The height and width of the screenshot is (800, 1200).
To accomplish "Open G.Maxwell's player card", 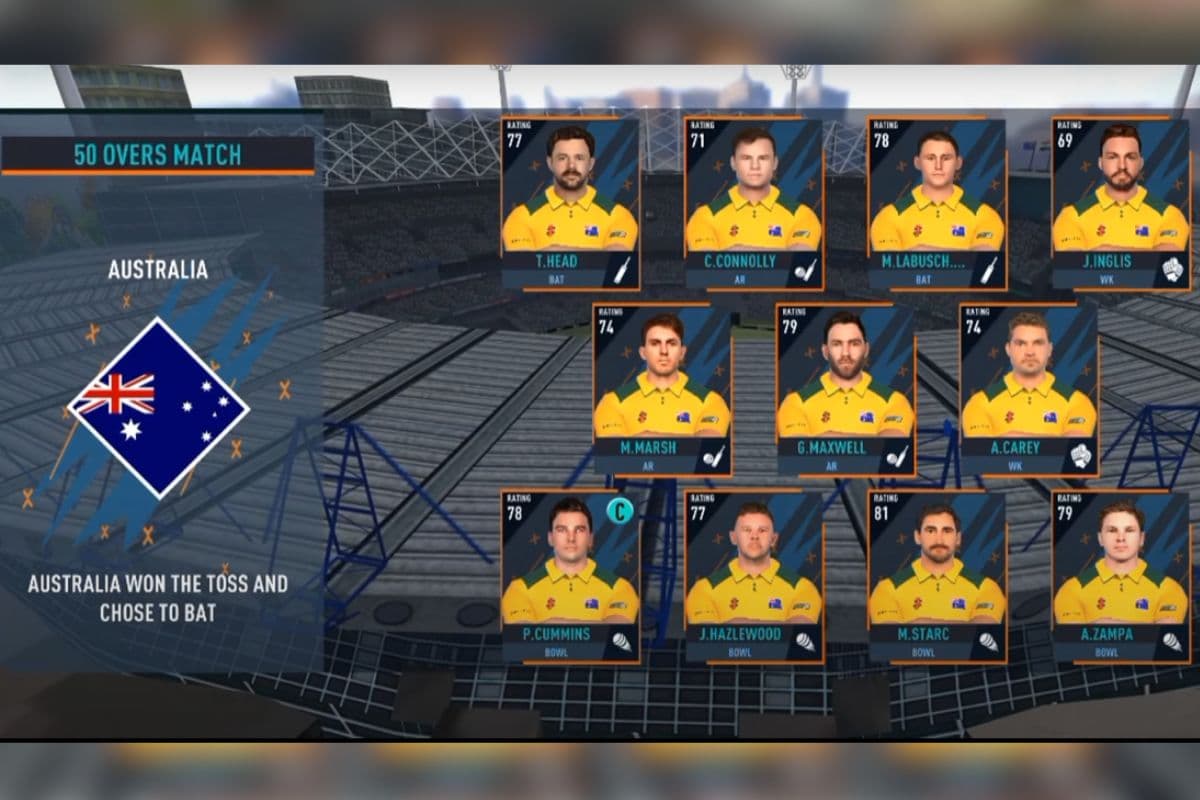I will [x=846, y=389].
